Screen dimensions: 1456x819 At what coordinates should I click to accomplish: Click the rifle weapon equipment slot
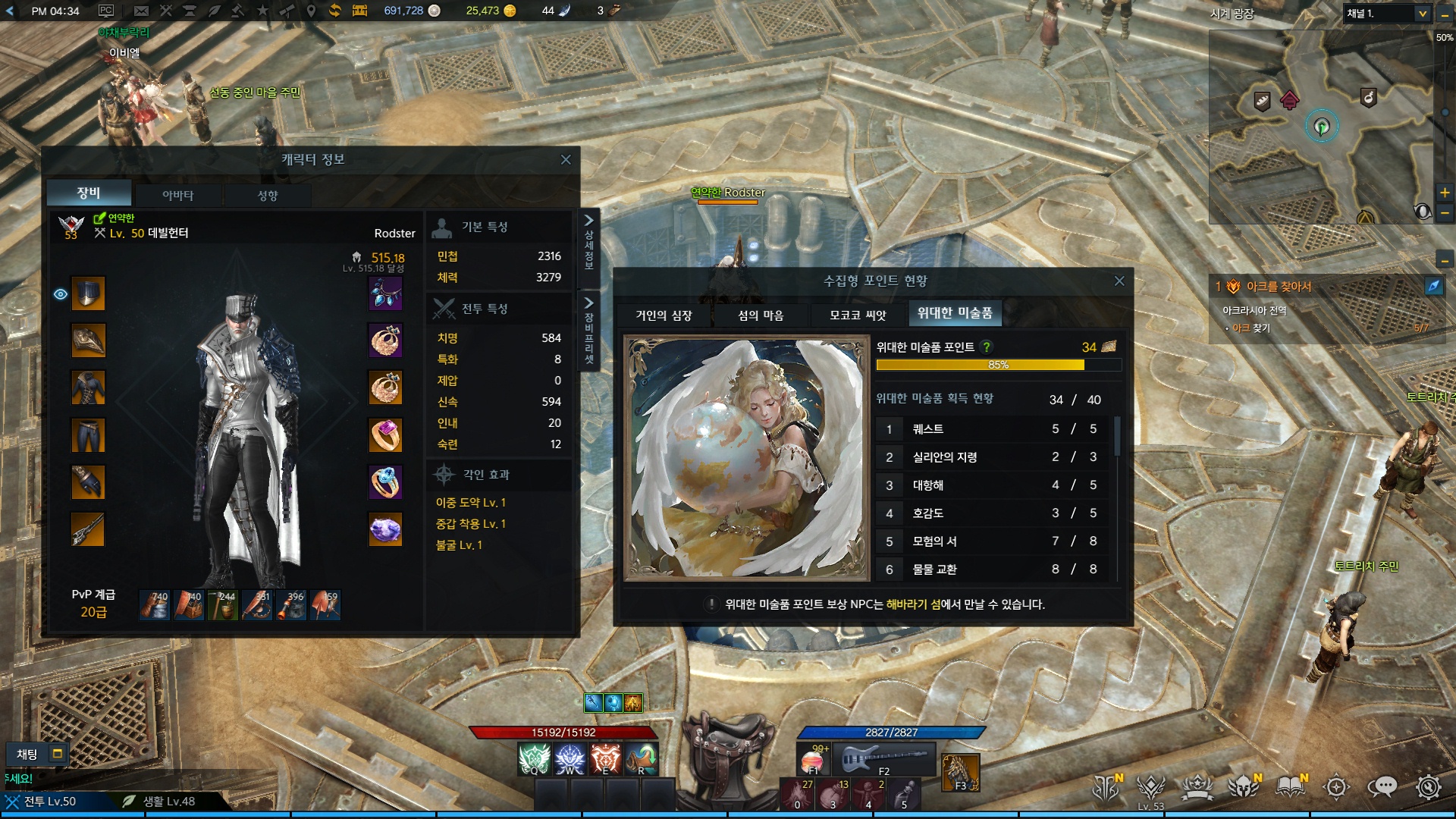pyautogui.click(x=88, y=529)
